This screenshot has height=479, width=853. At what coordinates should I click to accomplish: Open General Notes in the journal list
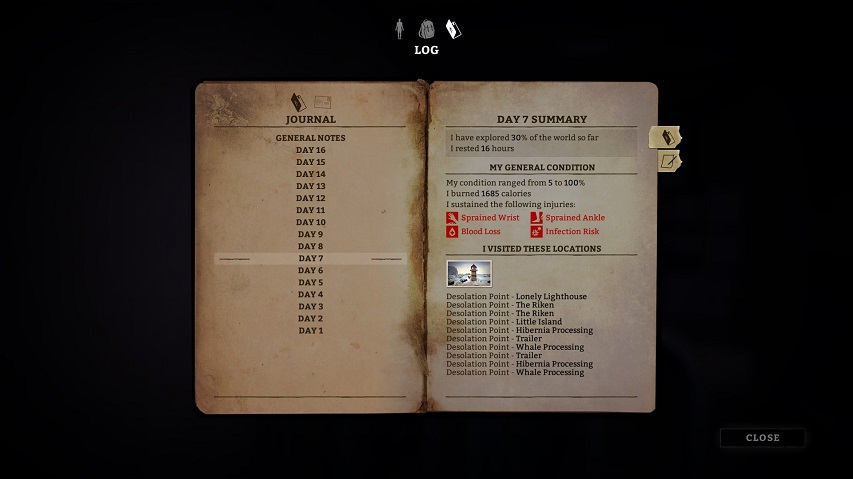pyautogui.click(x=310, y=138)
